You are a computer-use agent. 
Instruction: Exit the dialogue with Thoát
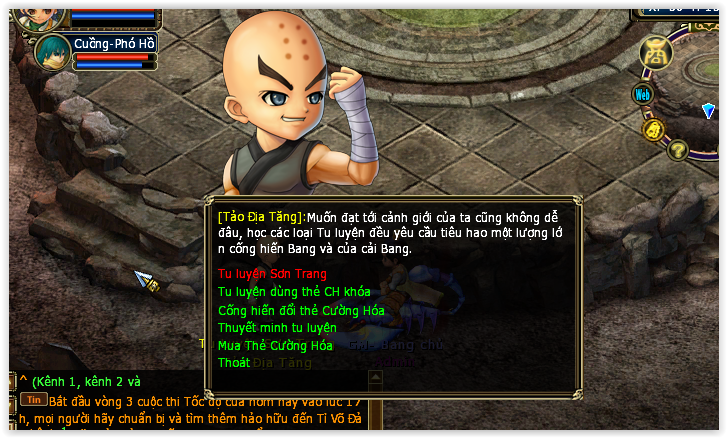click(234, 363)
